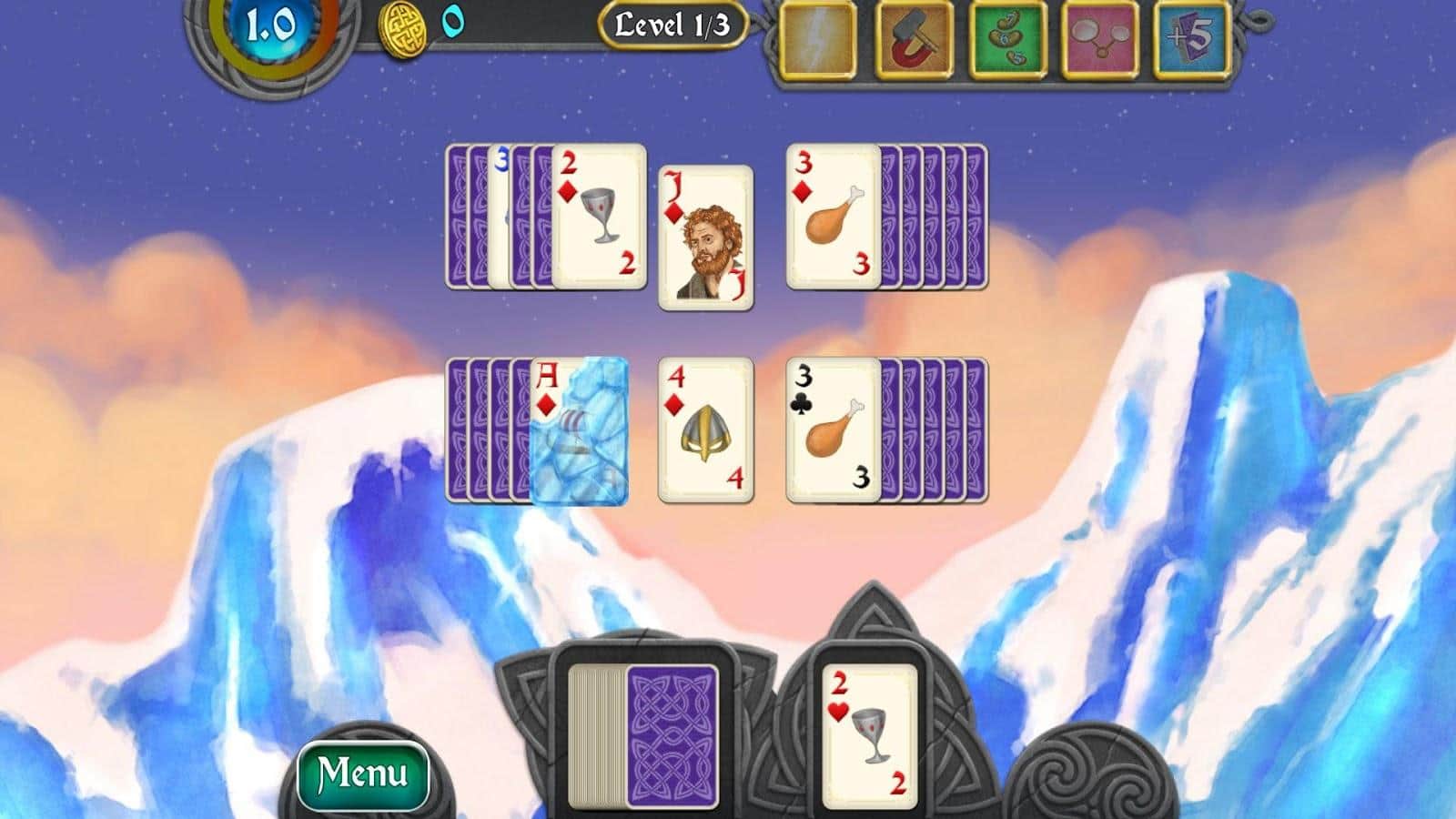Select the 4 of diamonds helmet card

tap(705, 430)
